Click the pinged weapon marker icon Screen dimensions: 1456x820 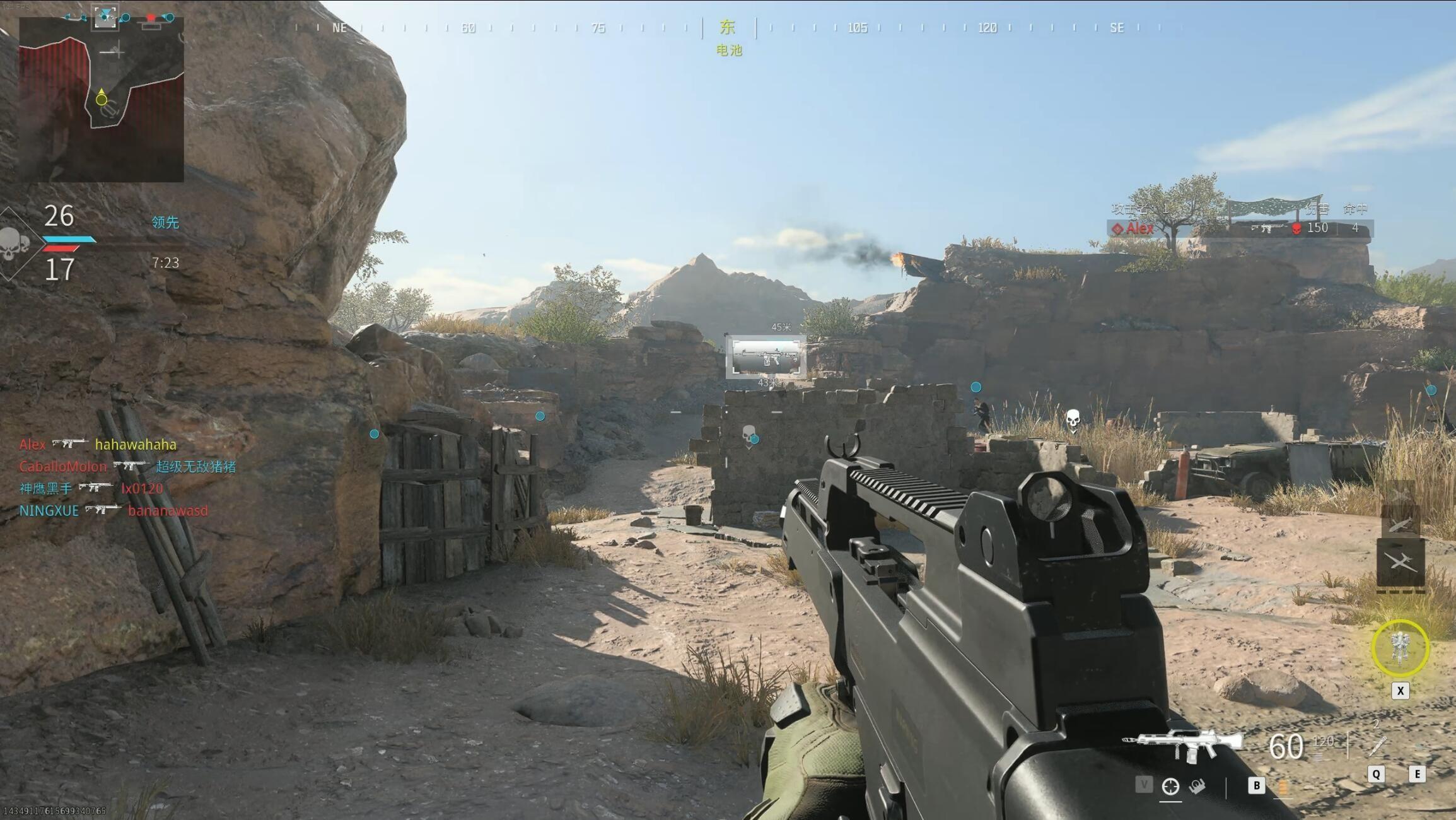tap(766, 356)
